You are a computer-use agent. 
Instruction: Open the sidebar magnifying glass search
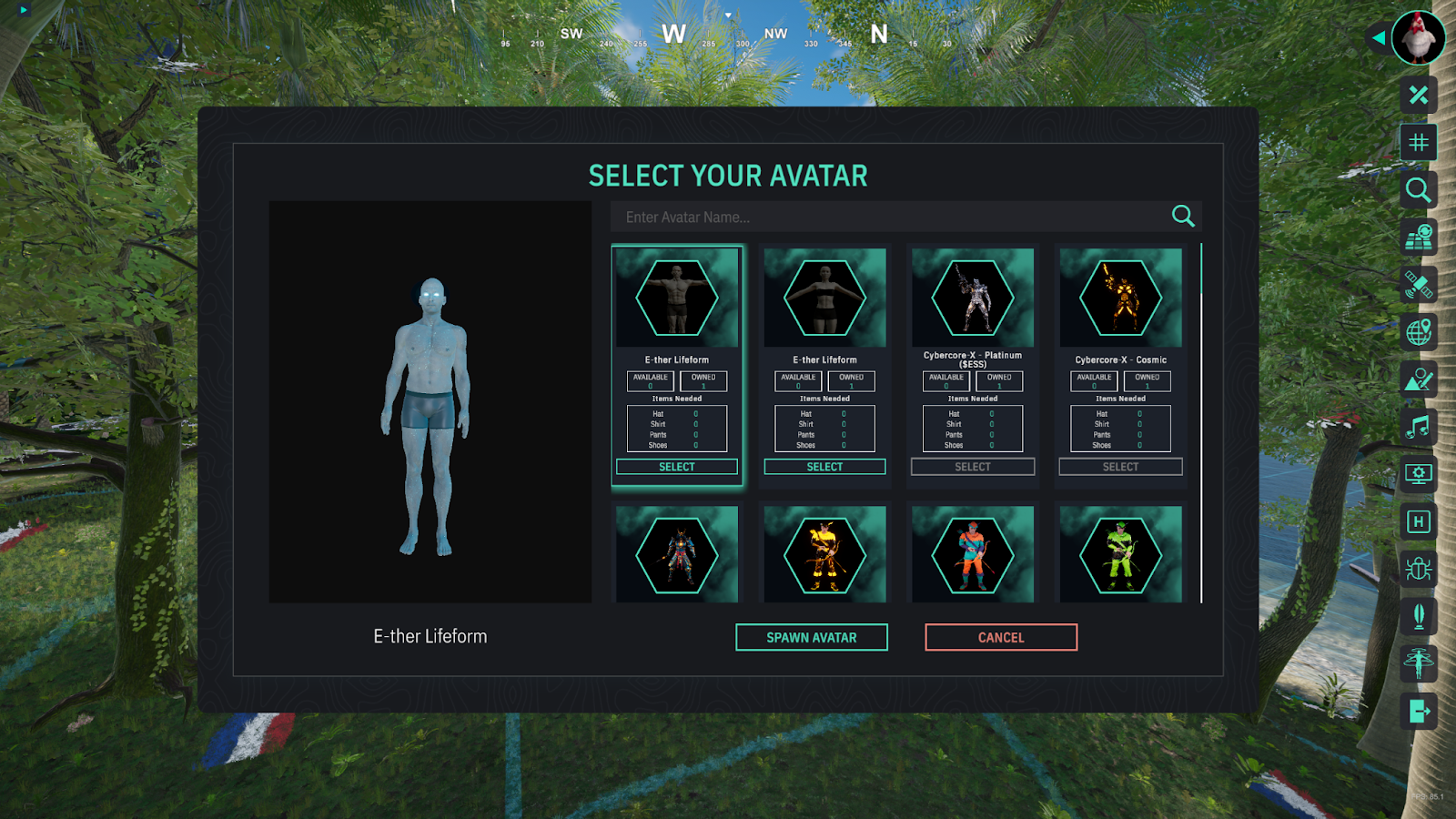click(1418, 189)
